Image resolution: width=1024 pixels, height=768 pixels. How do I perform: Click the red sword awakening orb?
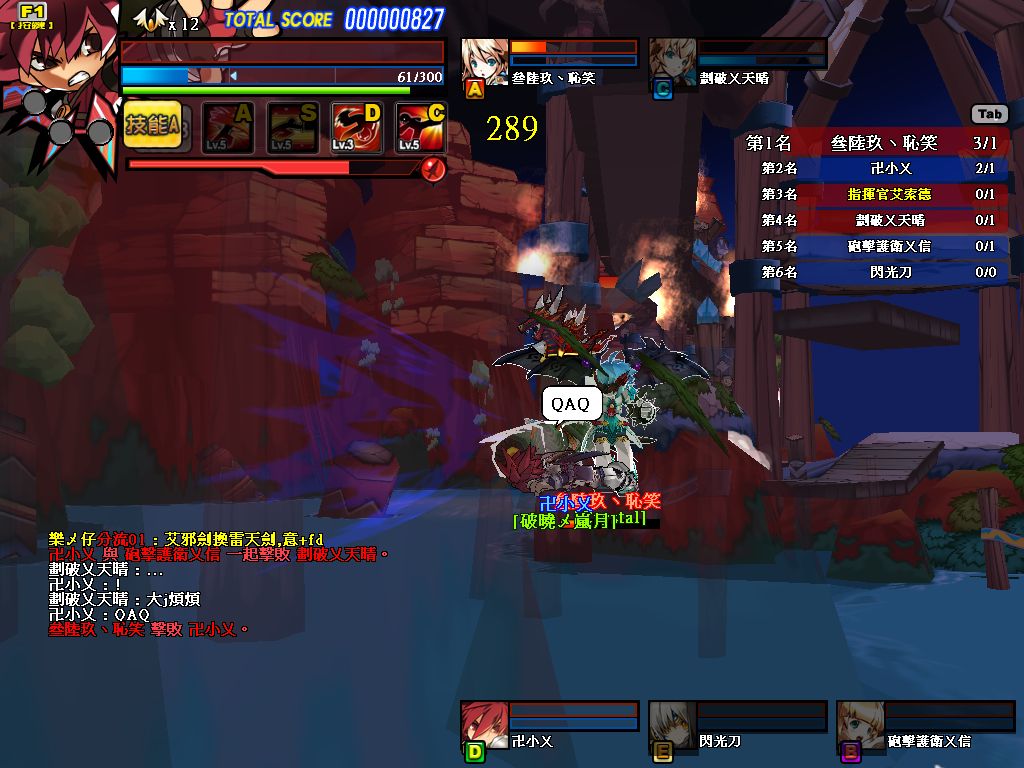(x=433, y=169)
